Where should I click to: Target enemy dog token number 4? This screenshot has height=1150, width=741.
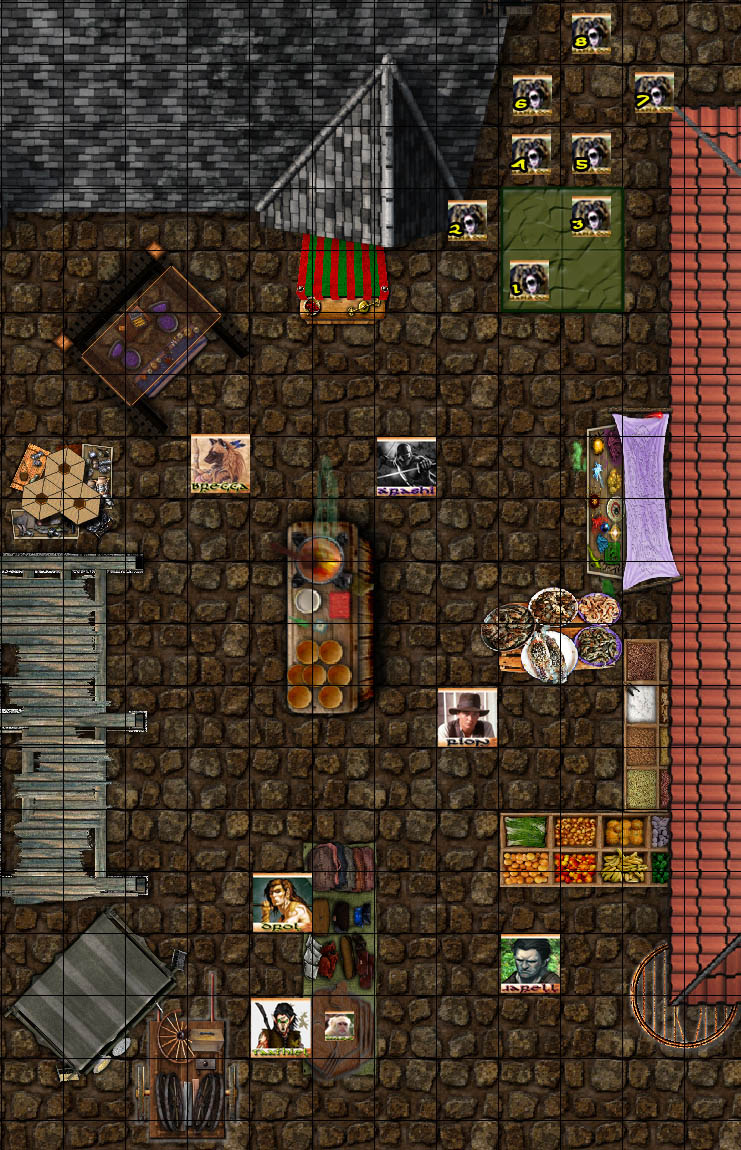point(531,155)
